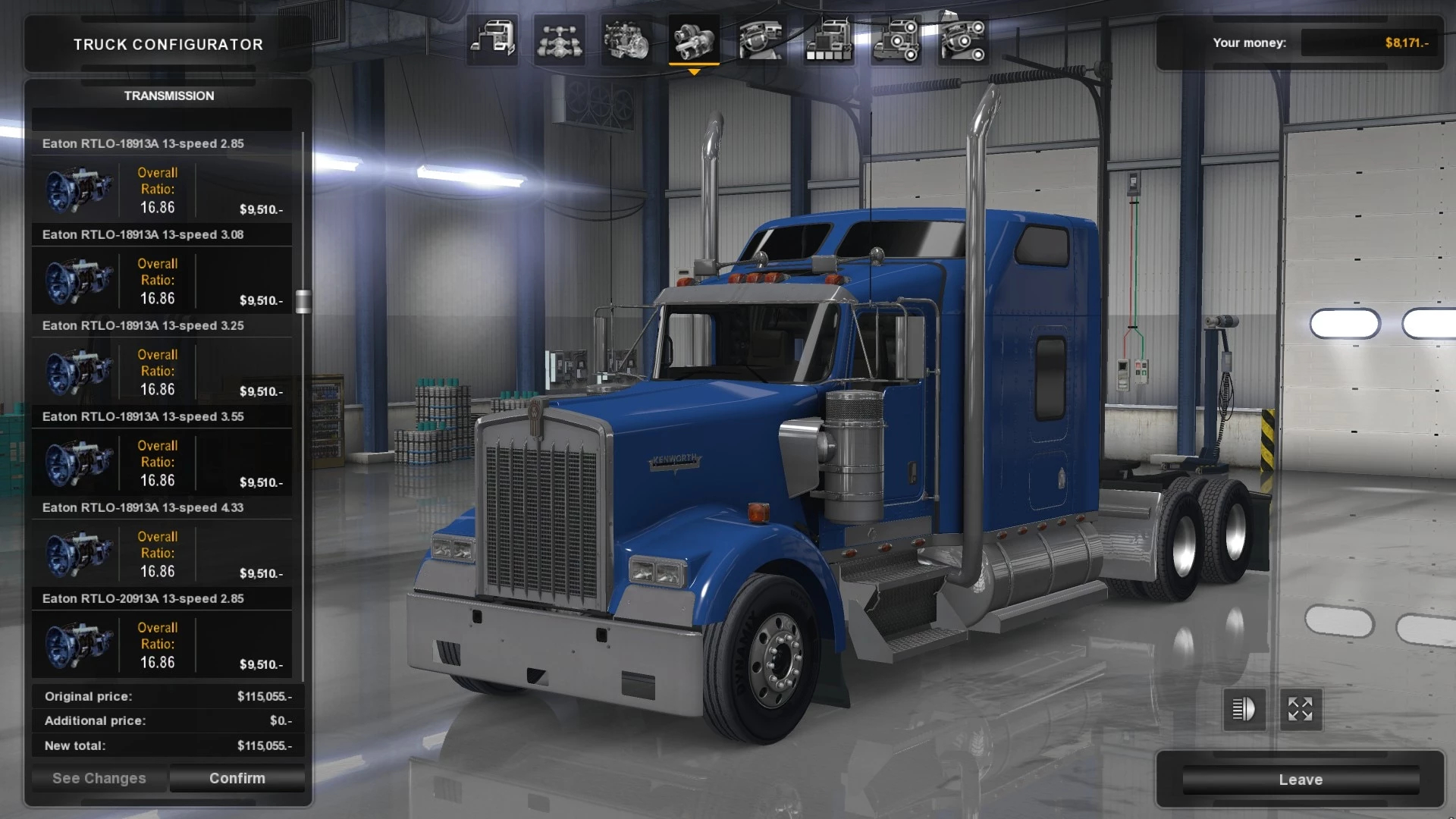Click the See Changes button
Screen dimensions: 1456x819
[99, 778]
